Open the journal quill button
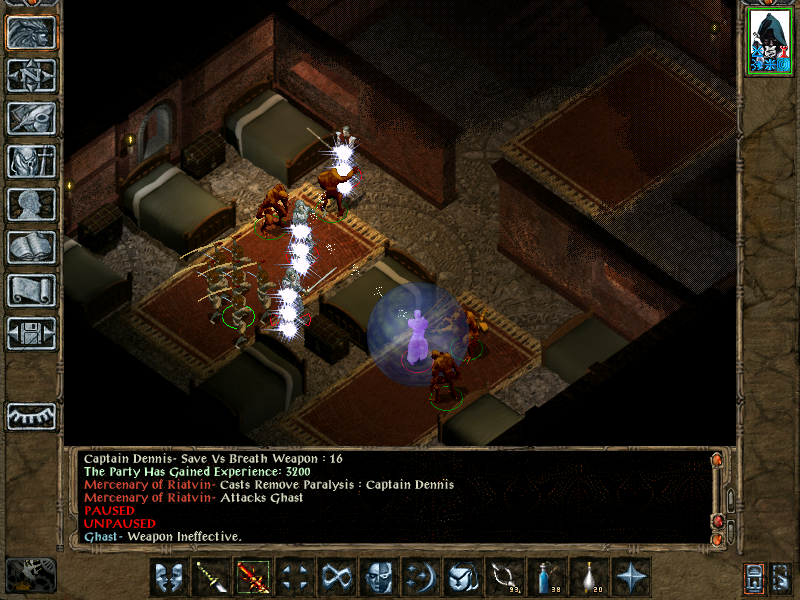This screenshot has width=800, height=600. pyautogui.click(x=31, y=118)
